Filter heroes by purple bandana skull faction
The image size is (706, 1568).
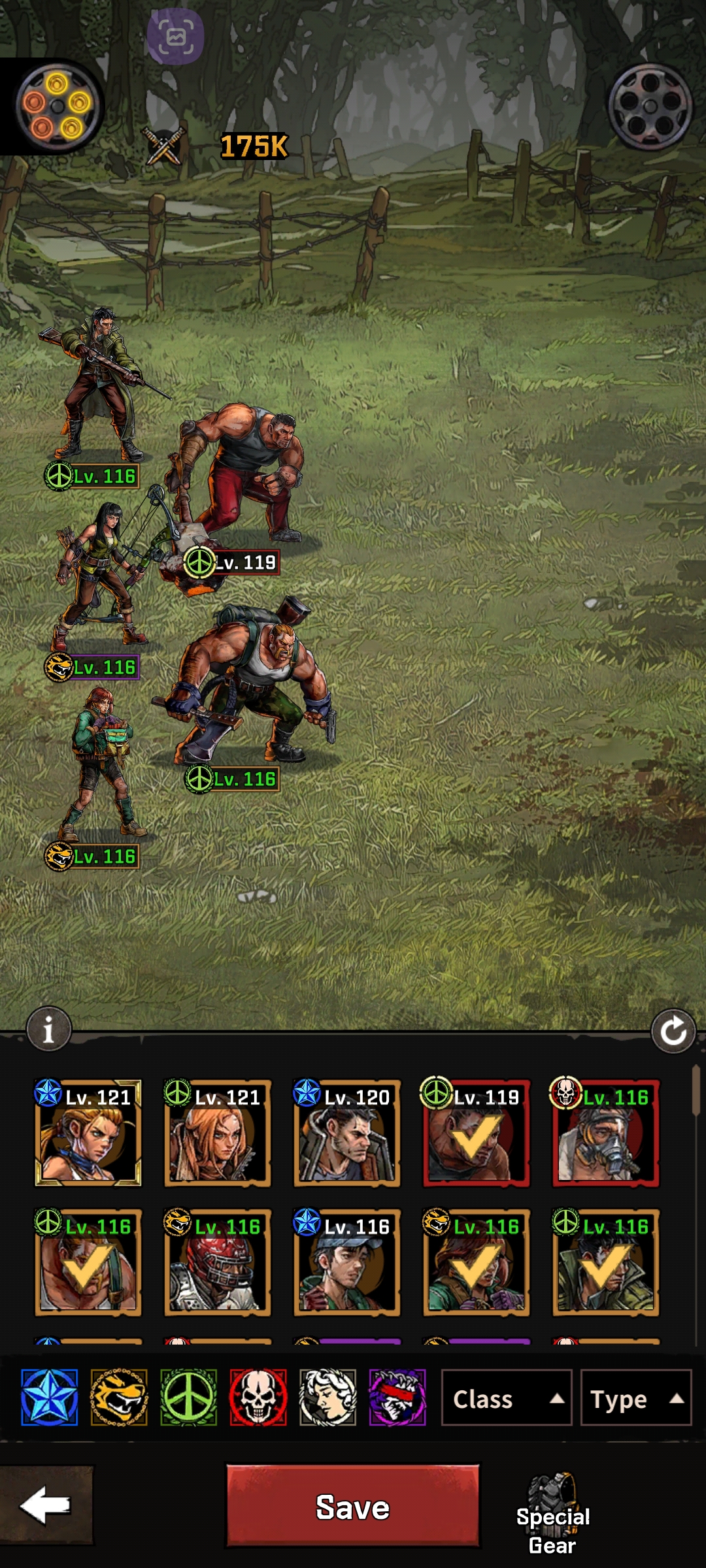click(x=397, y=1397)
